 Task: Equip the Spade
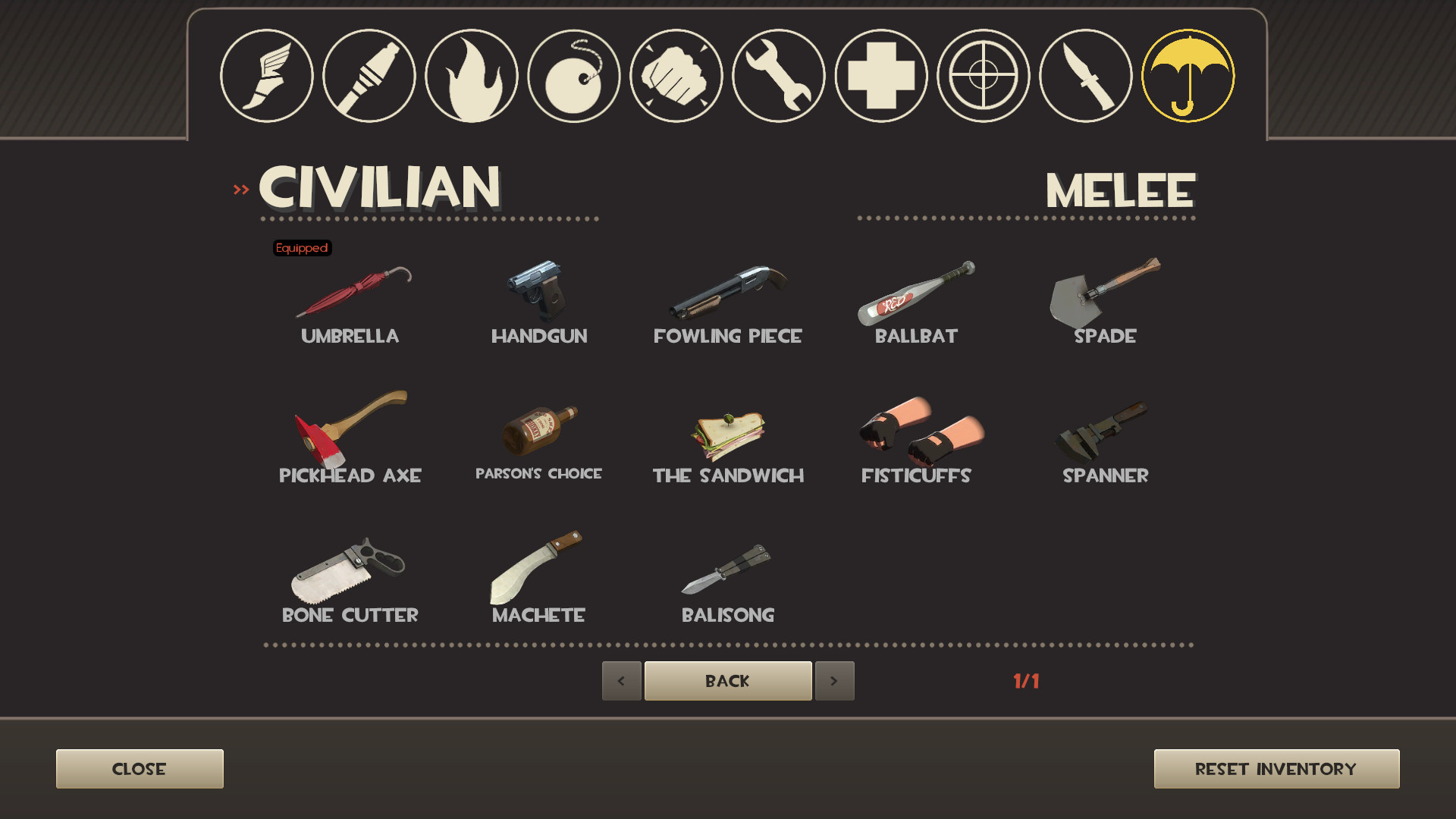pos(1105,296)
